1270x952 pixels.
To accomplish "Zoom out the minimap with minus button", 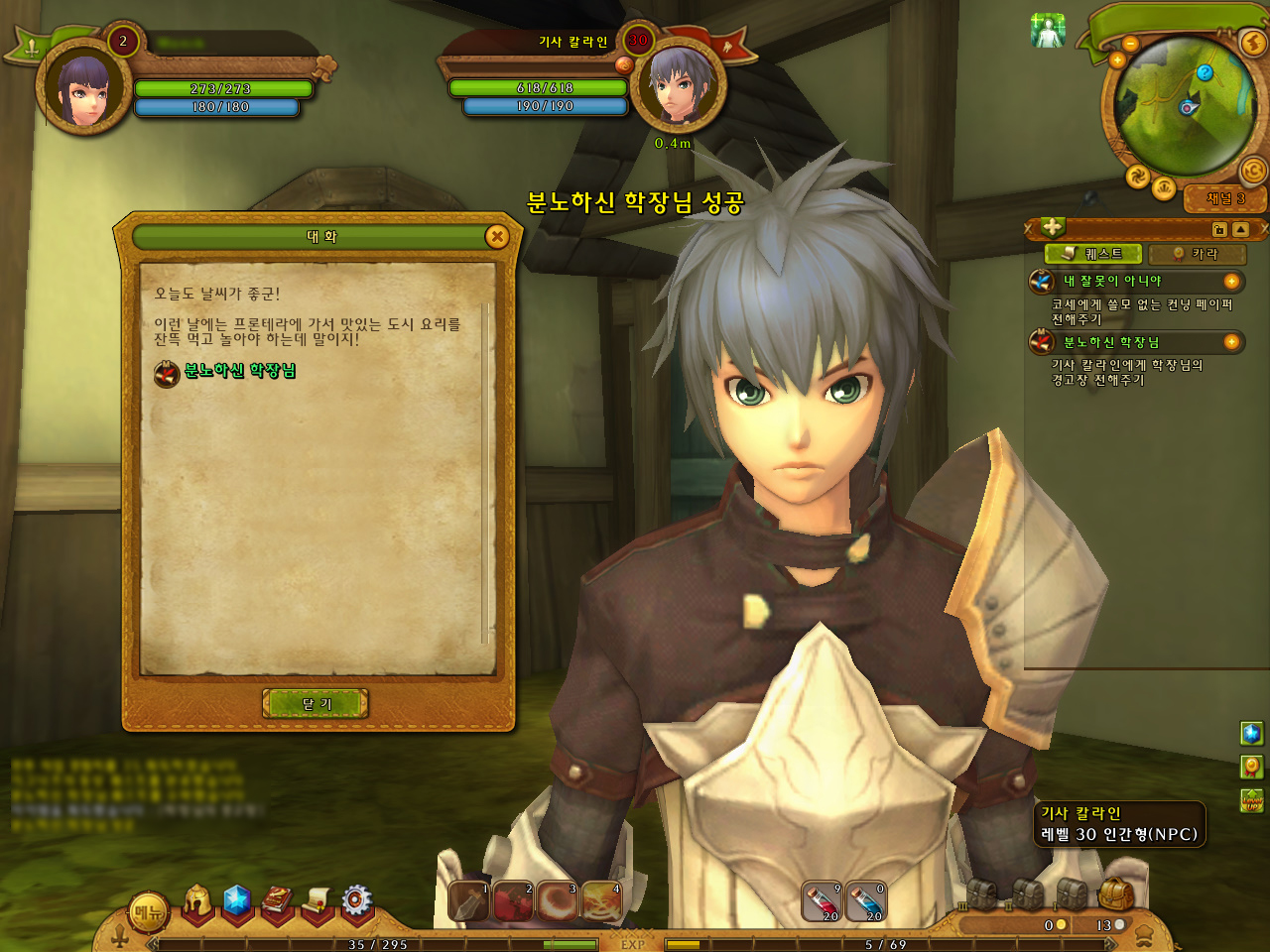I will click(x=1130, y=44).
